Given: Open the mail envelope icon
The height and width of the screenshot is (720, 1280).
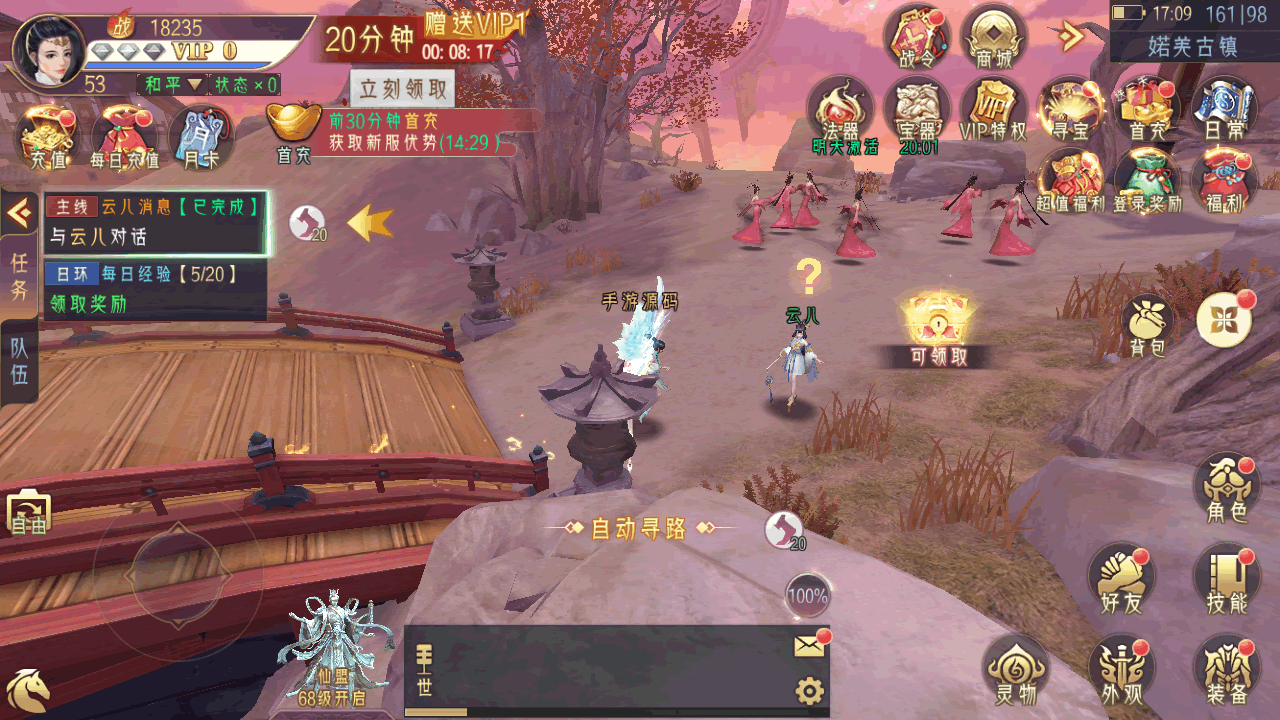Looking at the screenshot, I should pos(809,646).
